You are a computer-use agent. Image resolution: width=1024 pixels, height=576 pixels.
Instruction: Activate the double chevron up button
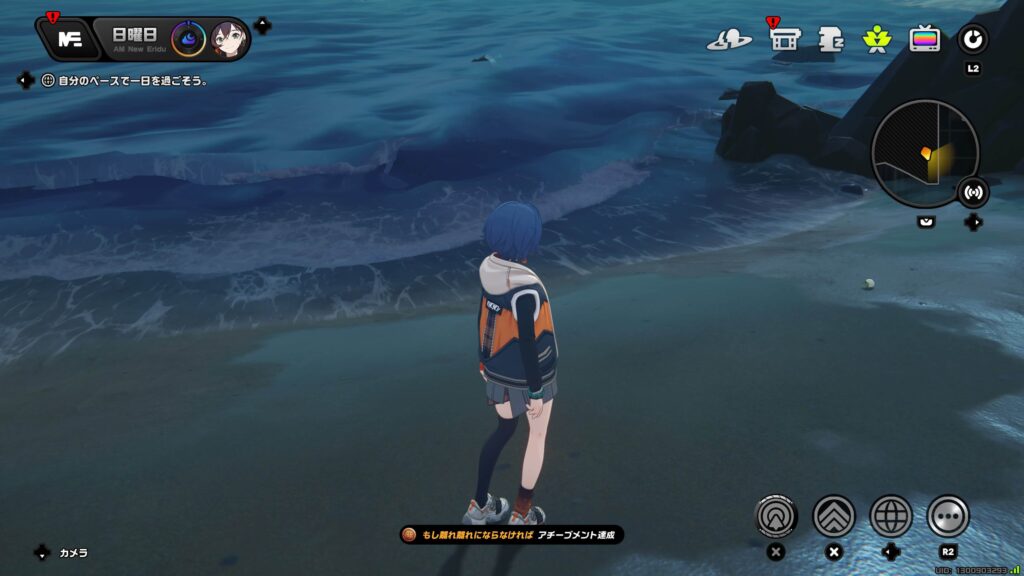834,516
